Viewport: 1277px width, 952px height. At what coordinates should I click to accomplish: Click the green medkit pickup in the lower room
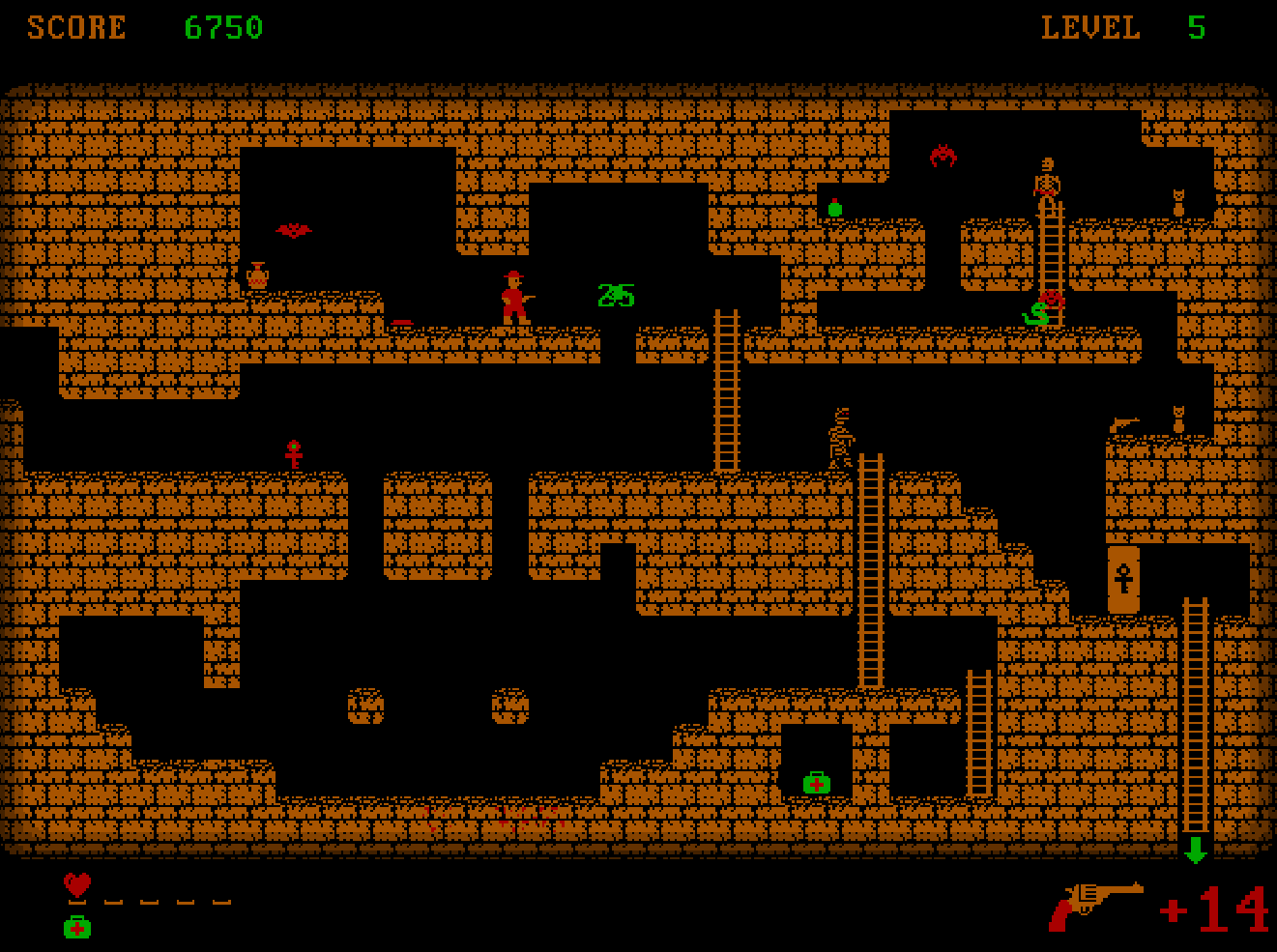coord(817,781)
